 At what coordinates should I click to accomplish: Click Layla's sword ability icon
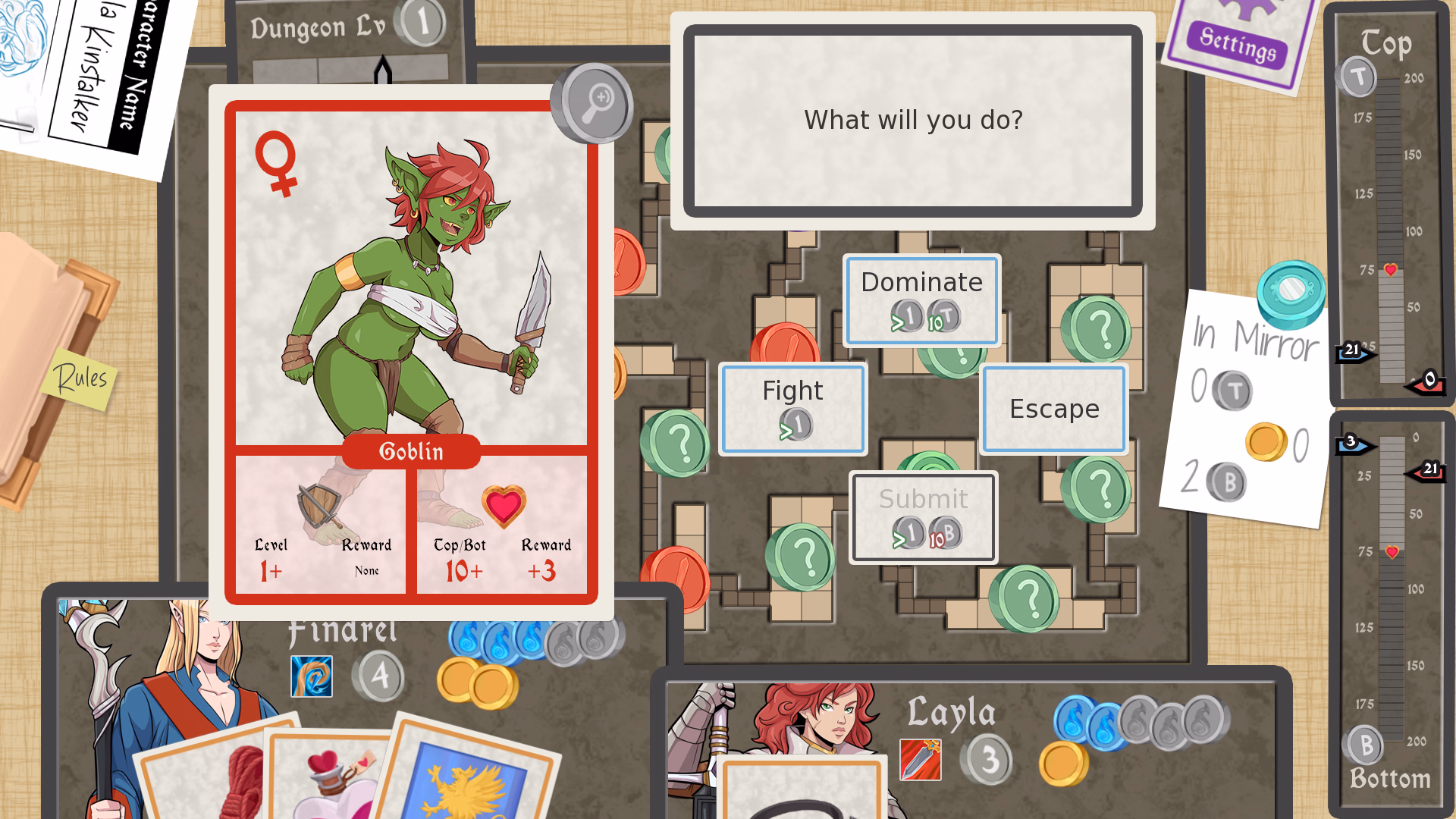(x=920, y=759)
